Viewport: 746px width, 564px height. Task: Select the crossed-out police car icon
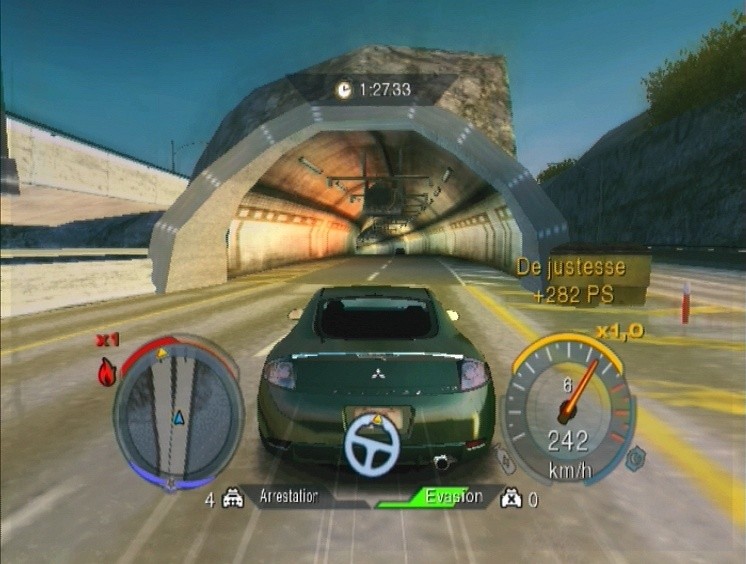pyautogui.click(x=511, y=499)
